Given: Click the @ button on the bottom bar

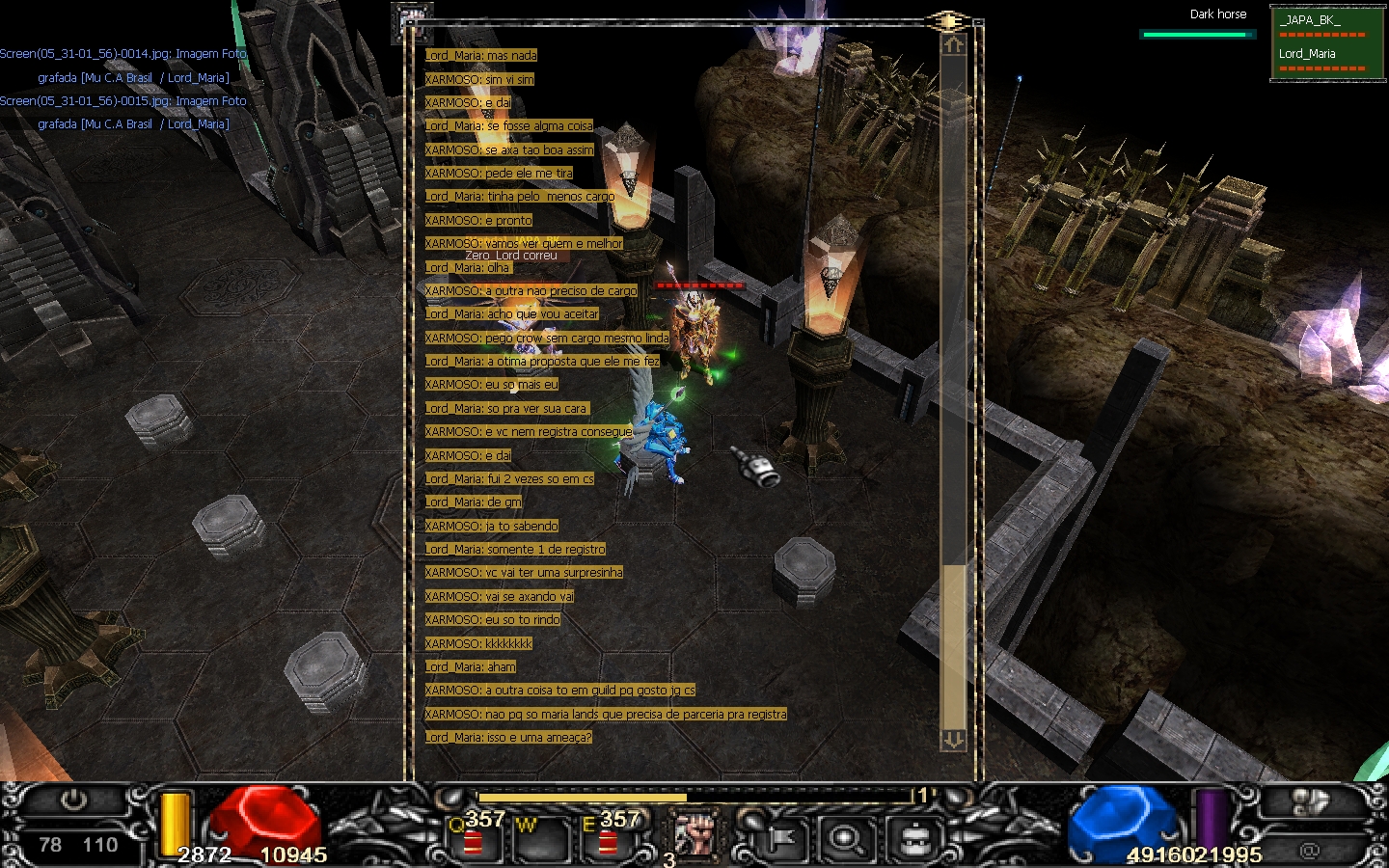Looking at the screenshot, I should 1309,850.
